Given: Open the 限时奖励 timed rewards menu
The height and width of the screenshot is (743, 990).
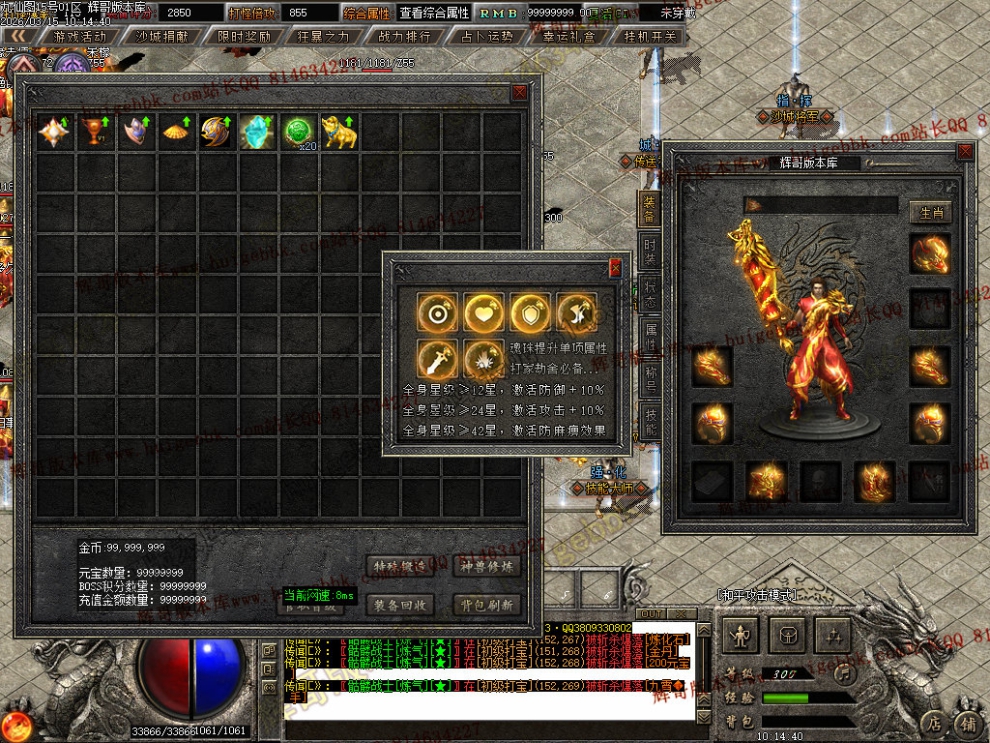Looking at the screenshot, I should (x=243, y=36).
